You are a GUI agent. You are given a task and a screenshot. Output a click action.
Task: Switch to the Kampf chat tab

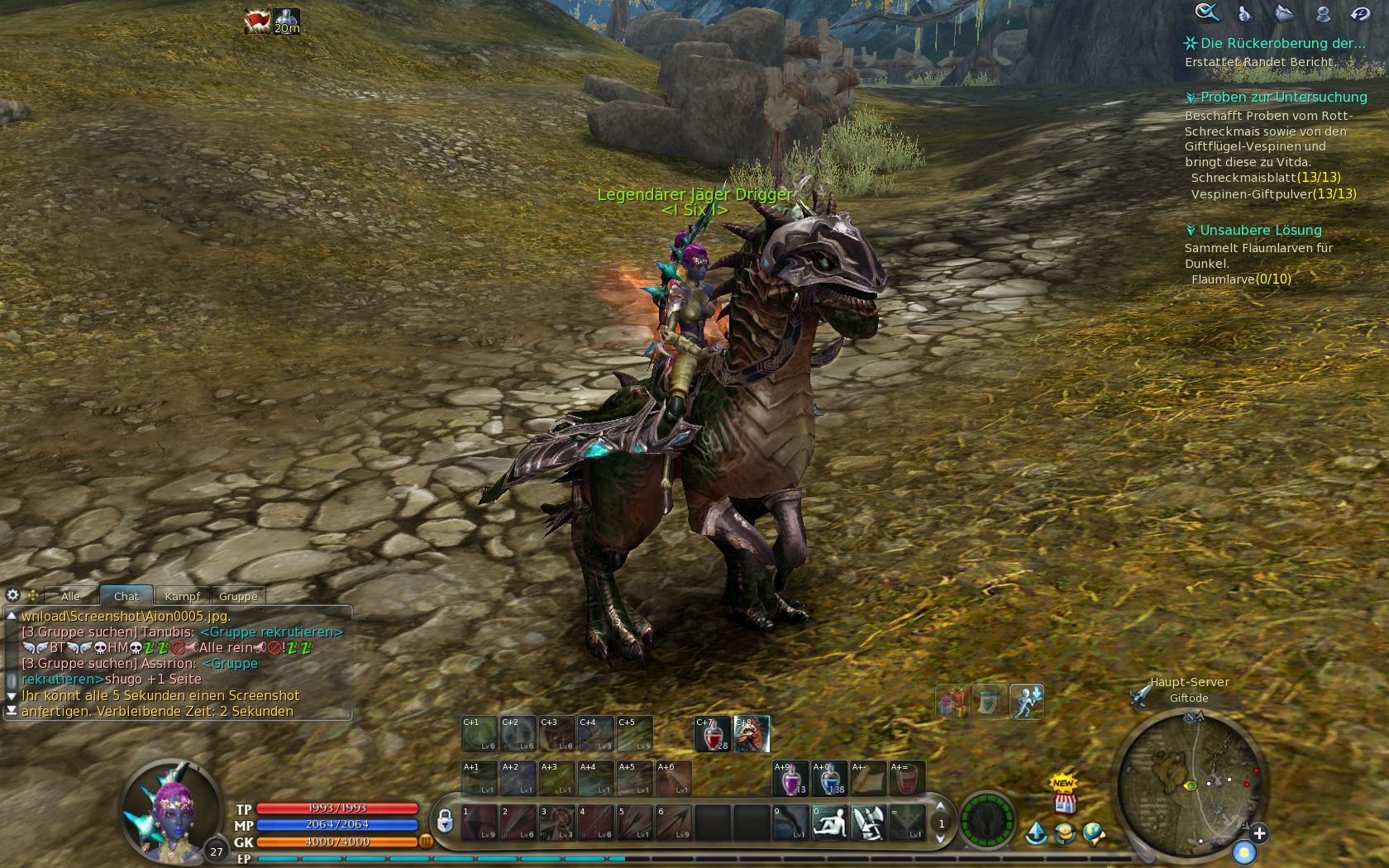tap(182, 596)
